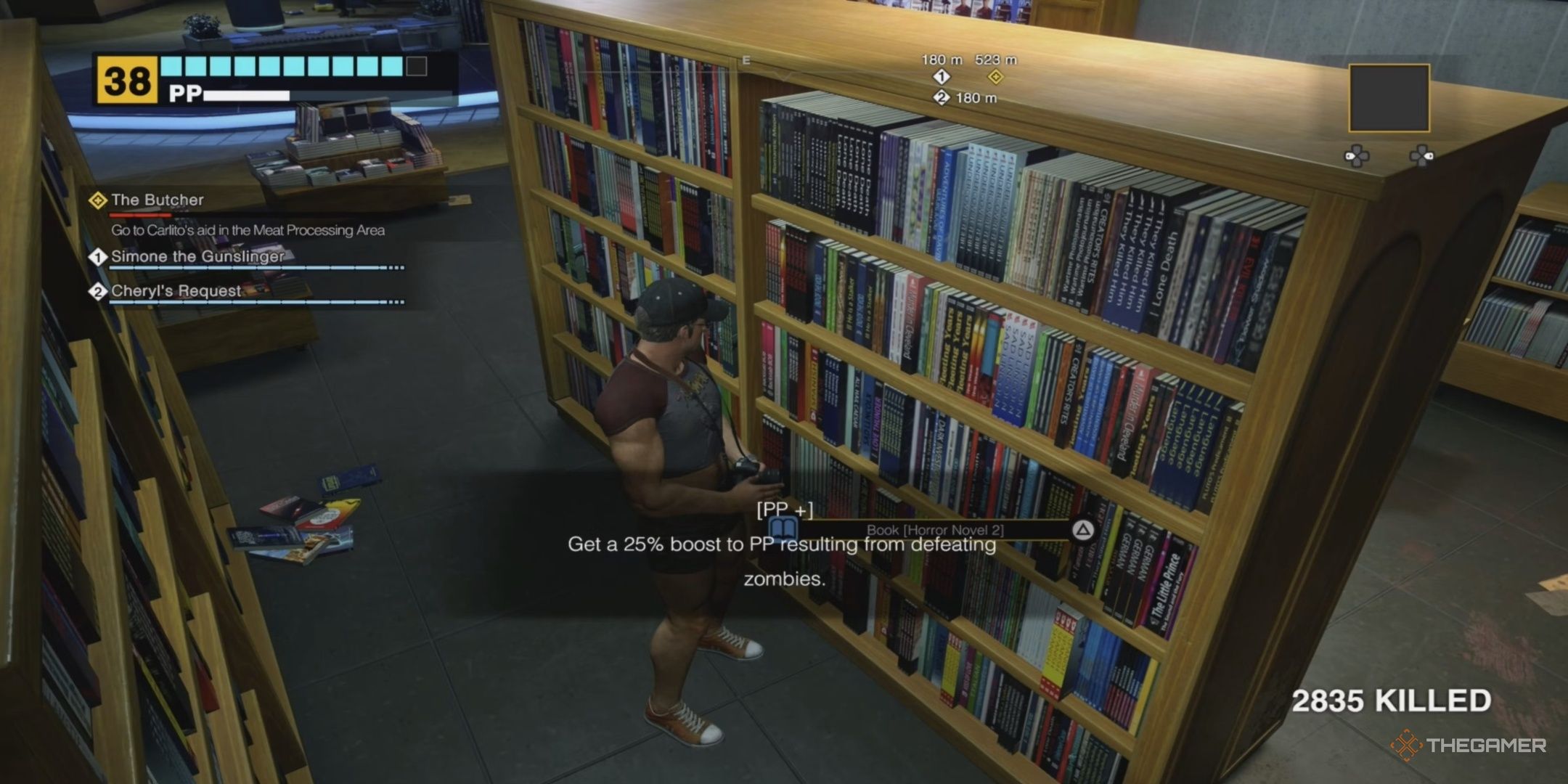Click the compass marker numbered 2
This screenshot has height=784, width=1568.
pyautogui.click(x=942, y=98)
